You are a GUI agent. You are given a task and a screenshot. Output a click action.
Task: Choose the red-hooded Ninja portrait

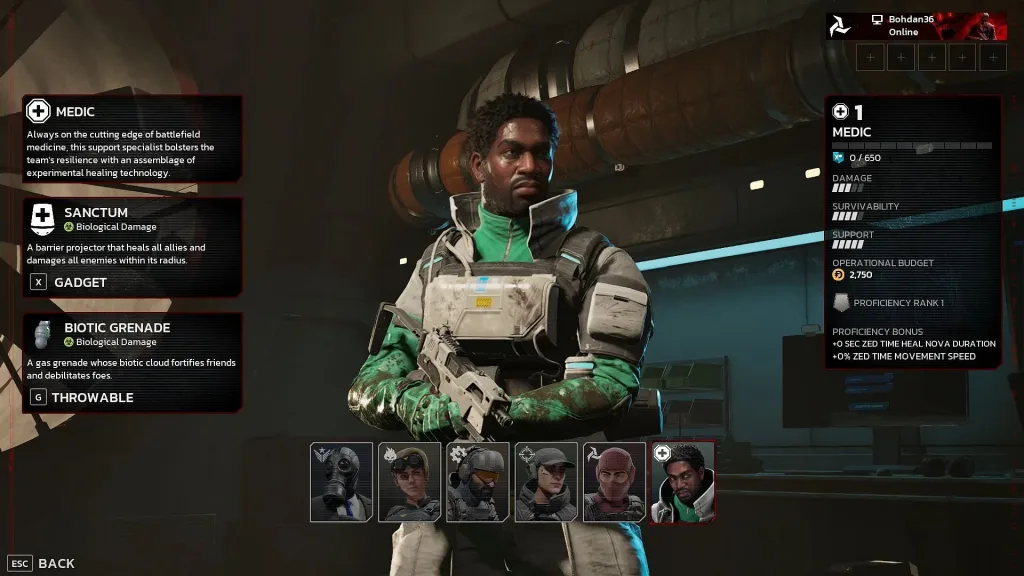click(x=614, y=482)
